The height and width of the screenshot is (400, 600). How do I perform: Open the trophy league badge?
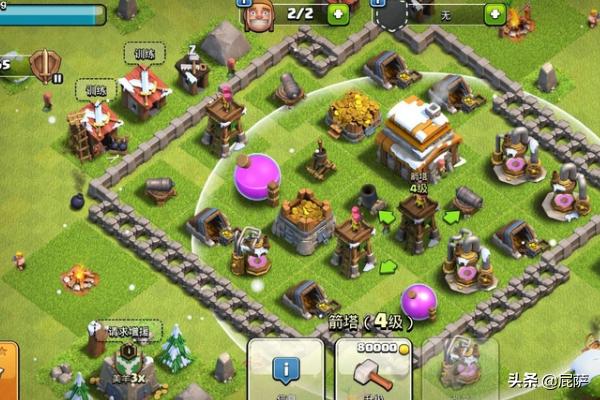[x=44, y=67]
